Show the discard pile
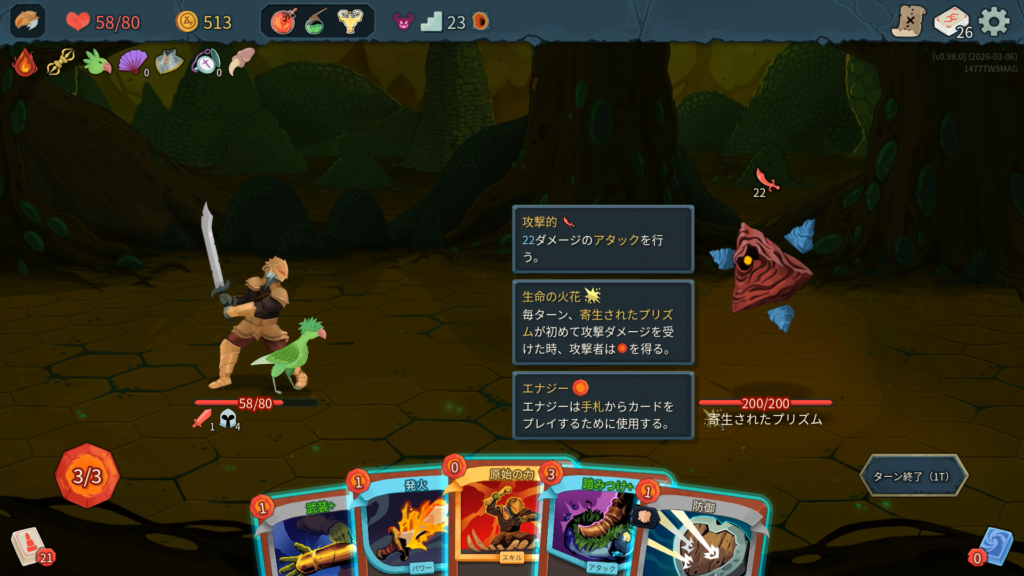Screen dimensions: 1024x576 (994, 546)
